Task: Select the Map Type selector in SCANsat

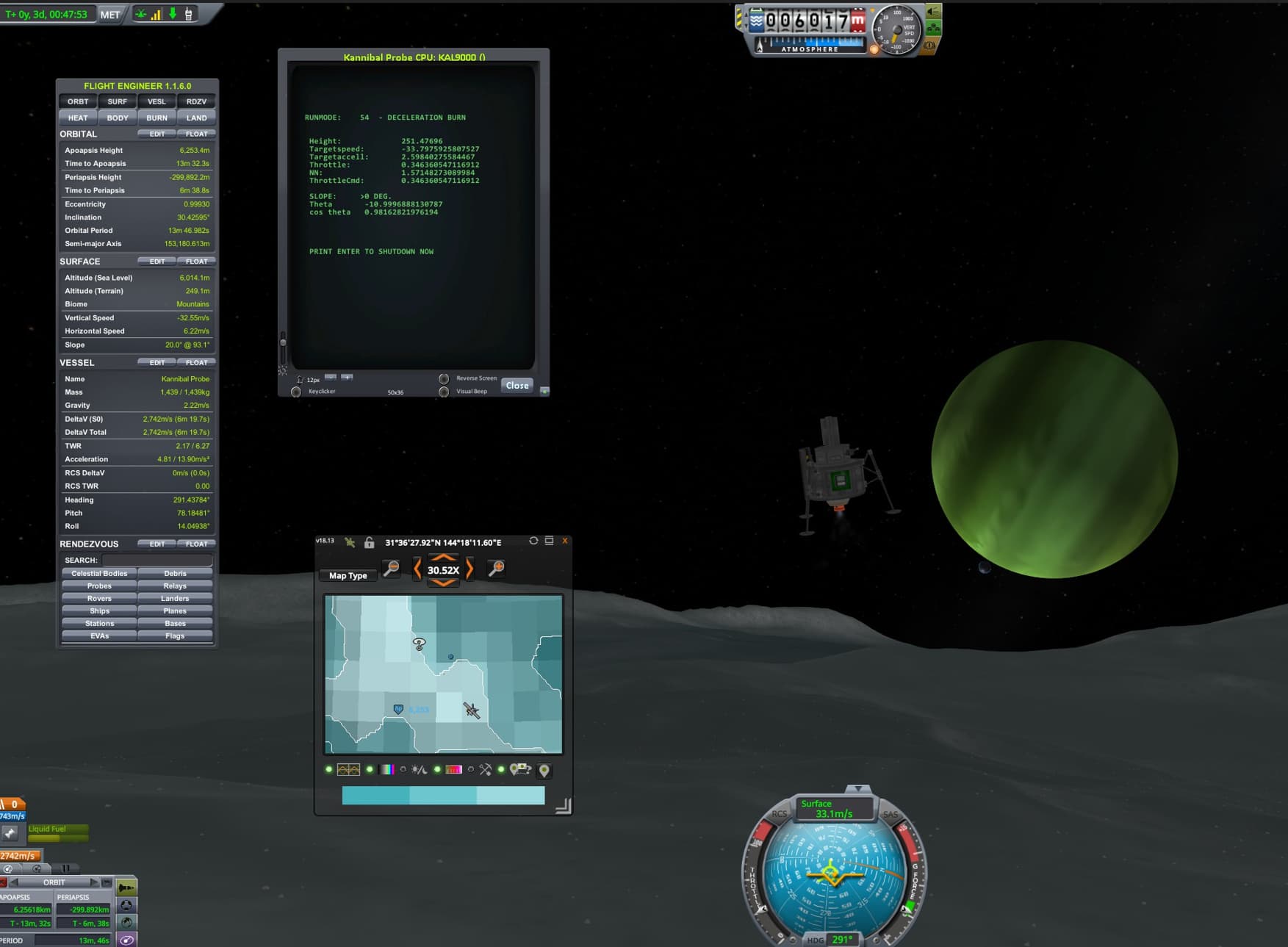Action: (x=348, y=575)
